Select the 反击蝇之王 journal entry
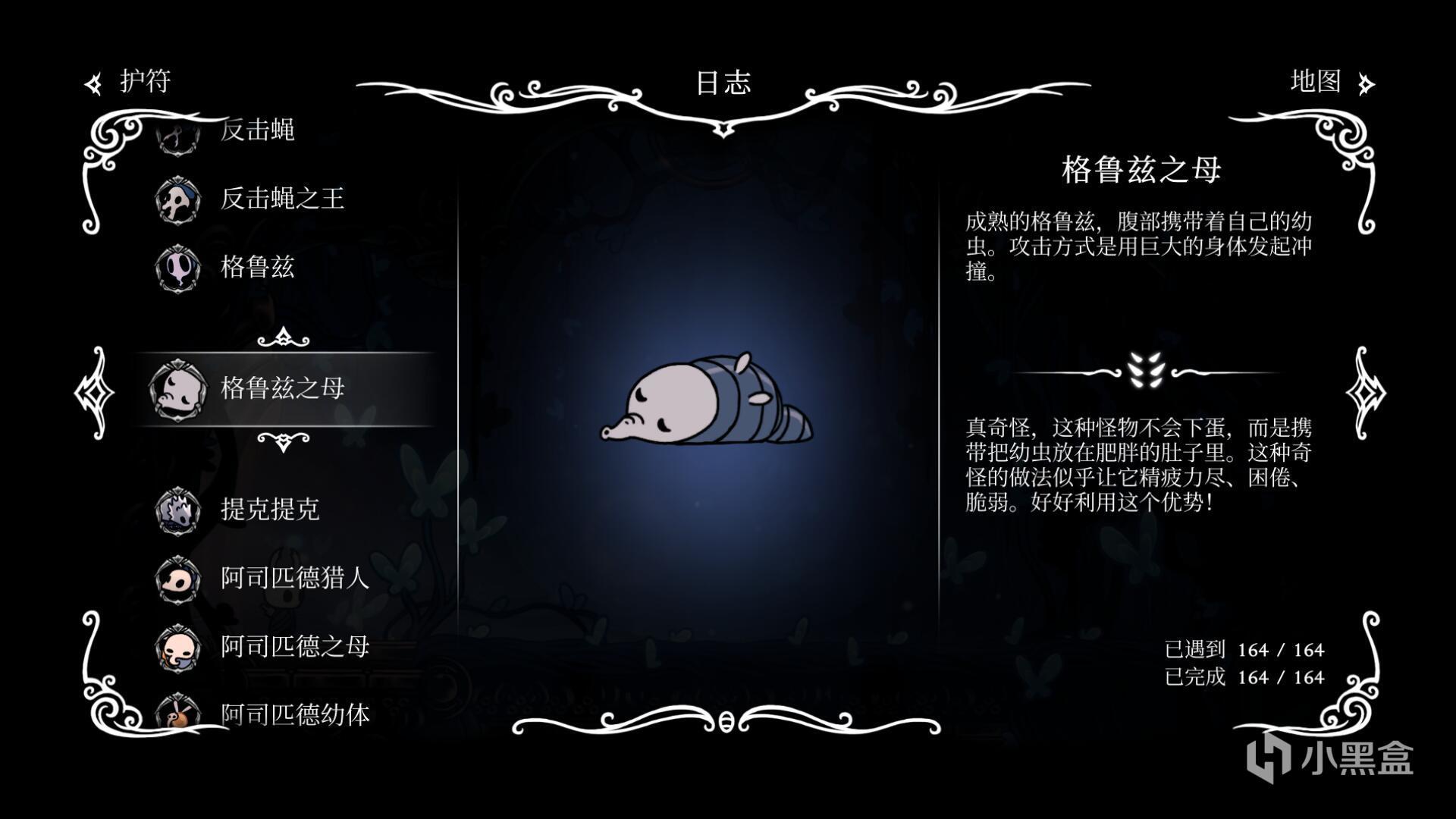The image size is (1456, 819). point(281,199)
